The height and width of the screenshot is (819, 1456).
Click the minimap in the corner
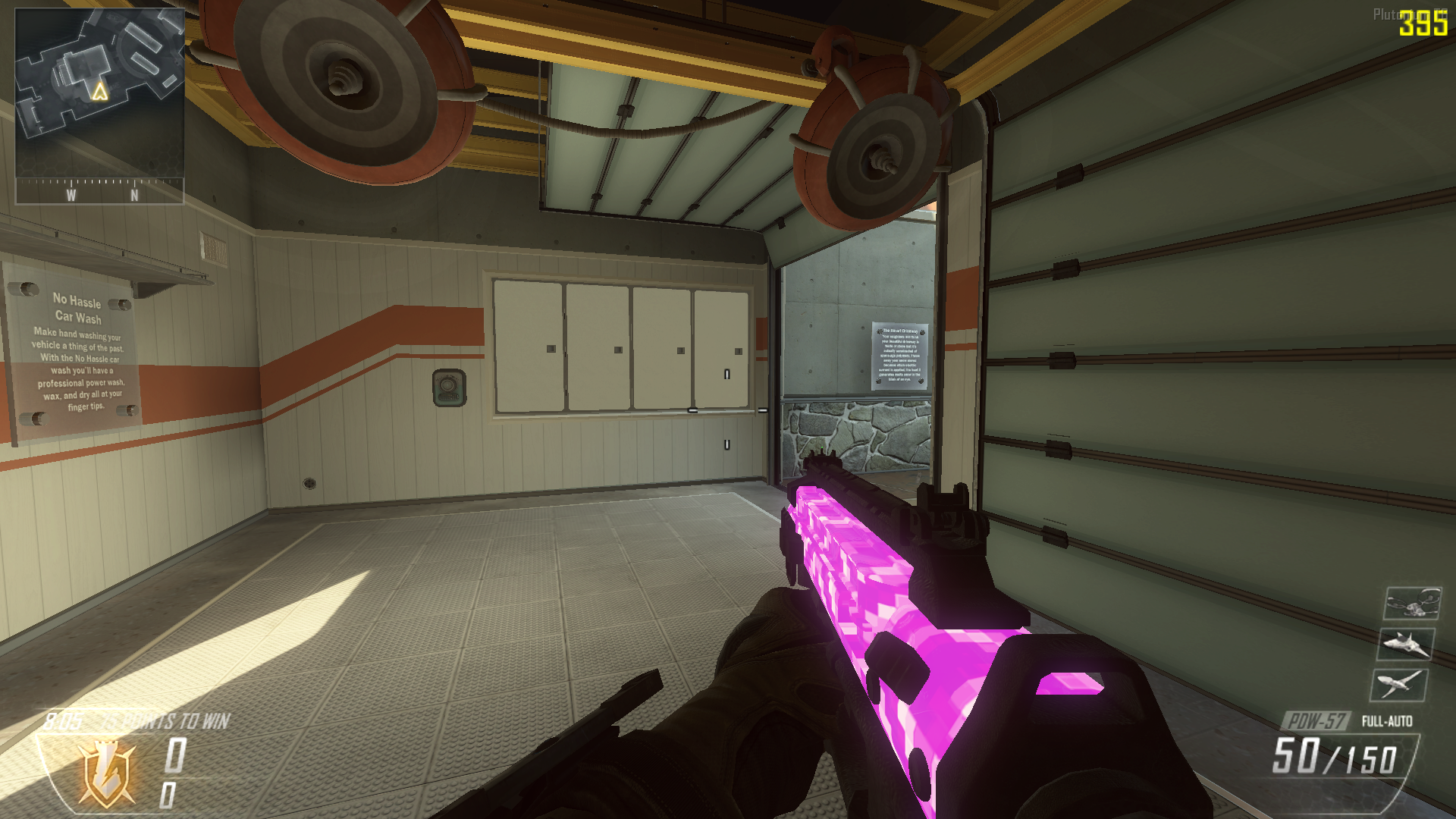[x=99, y=93]
